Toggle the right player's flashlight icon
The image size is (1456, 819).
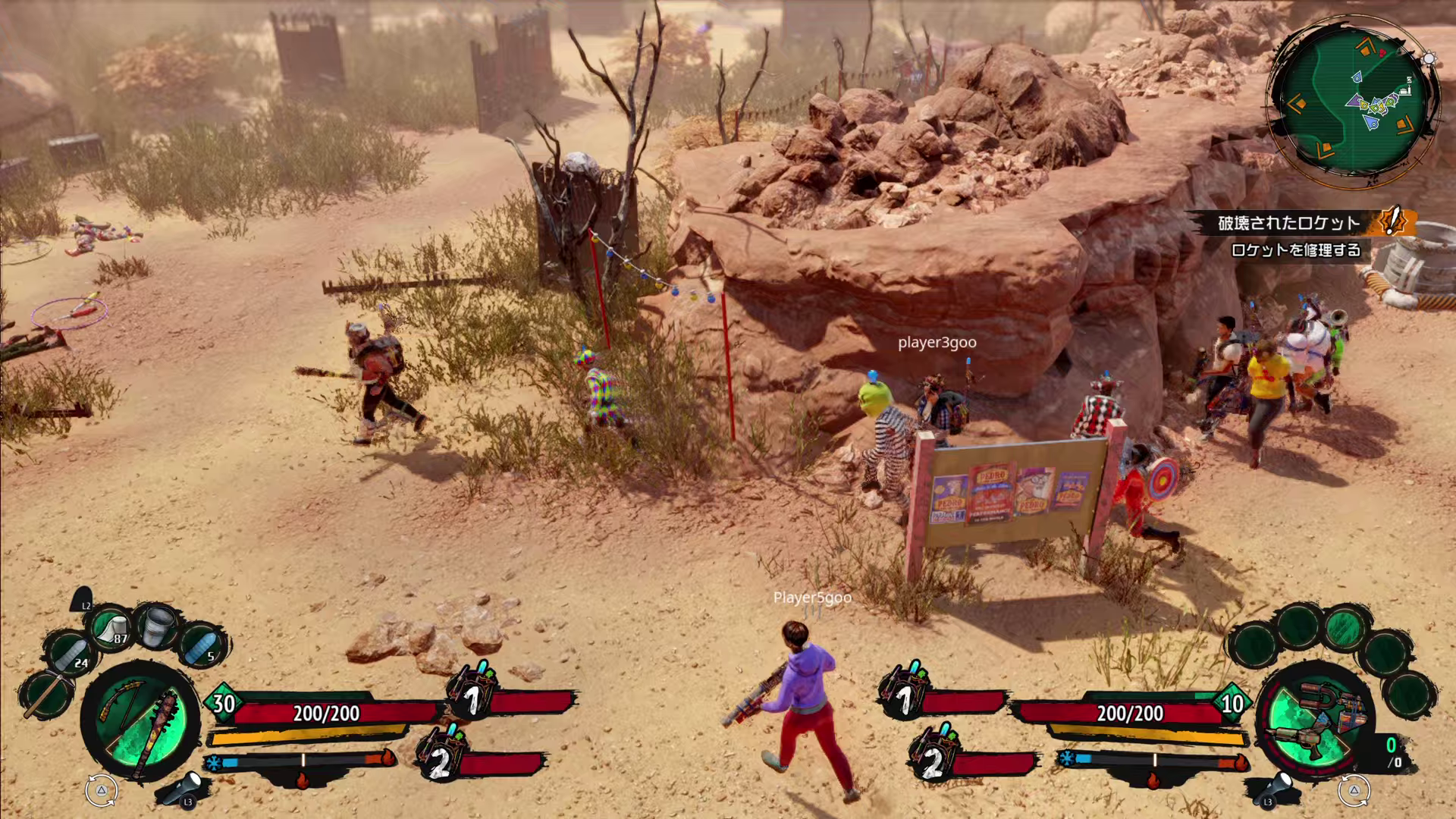1276,789
